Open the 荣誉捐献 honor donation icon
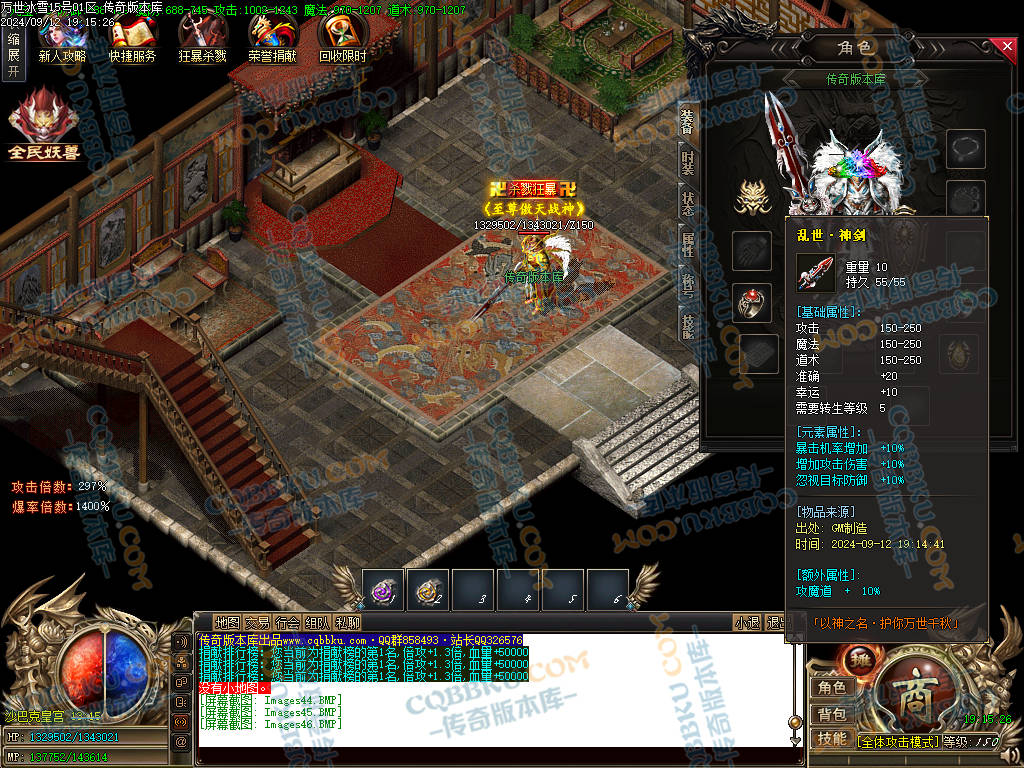1024x768 pixels. [x=272, y=38]
